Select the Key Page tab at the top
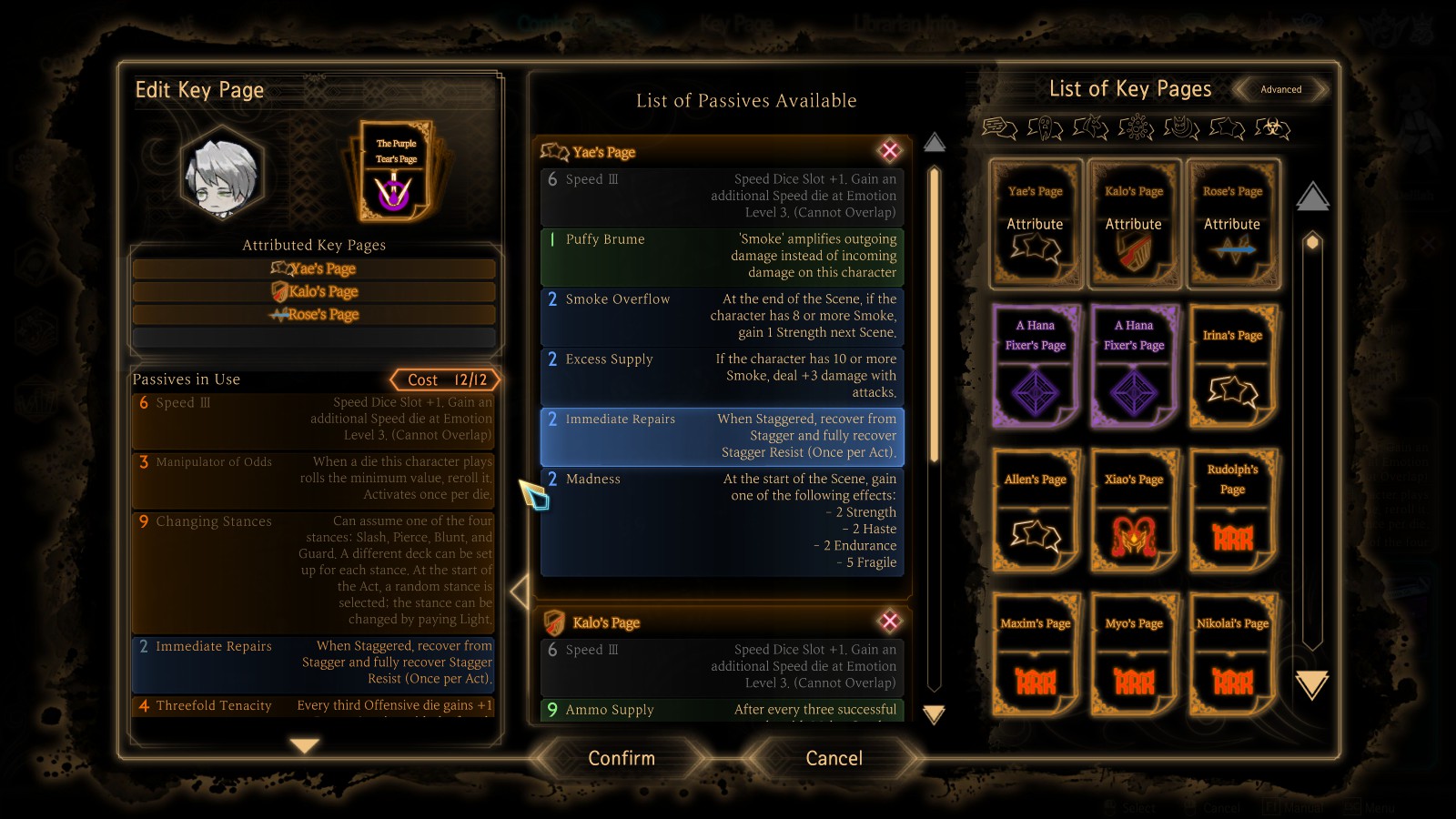Image resolution: width=1456 pixels, height=819 pixels. [735, 23]
